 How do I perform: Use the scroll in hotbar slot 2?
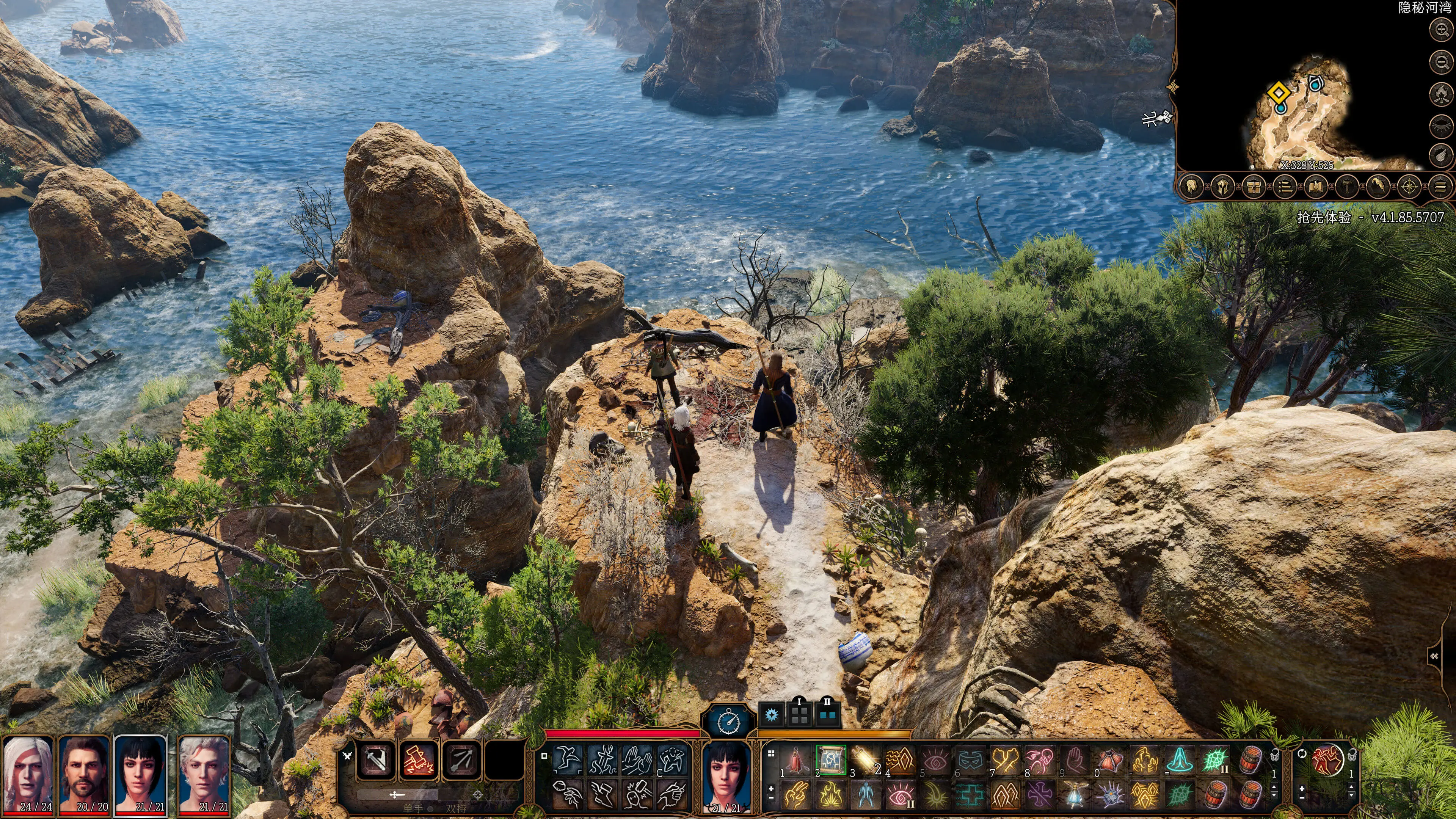(831, 759)
